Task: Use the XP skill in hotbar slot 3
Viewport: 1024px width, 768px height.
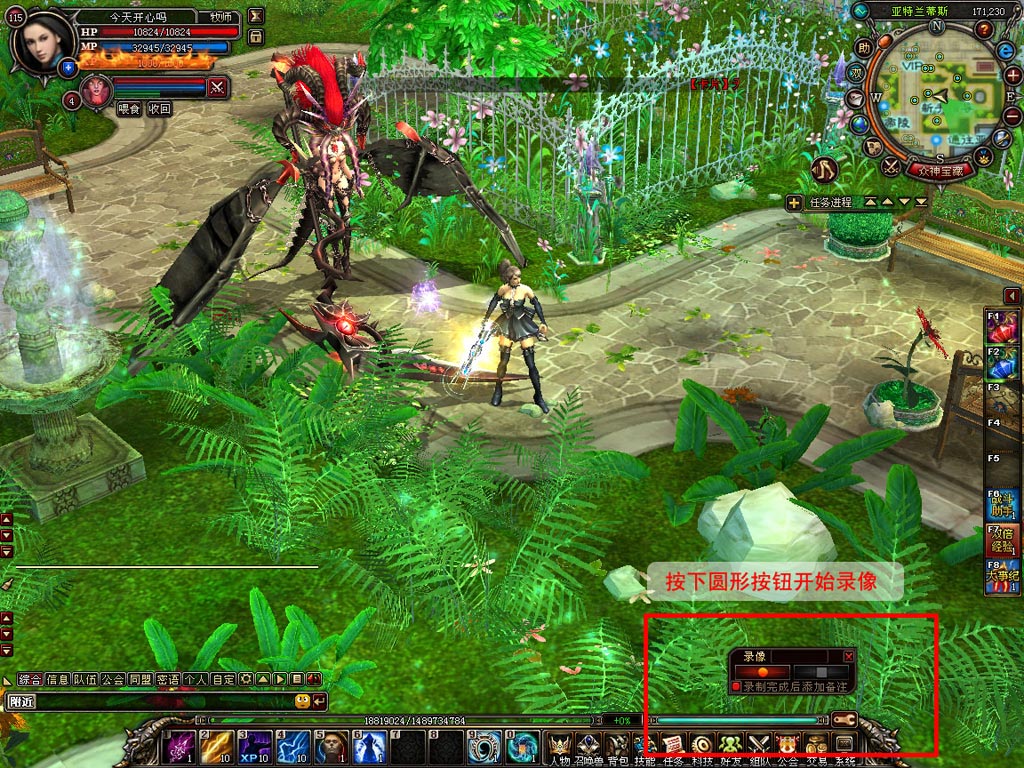Action: (253, 747)
